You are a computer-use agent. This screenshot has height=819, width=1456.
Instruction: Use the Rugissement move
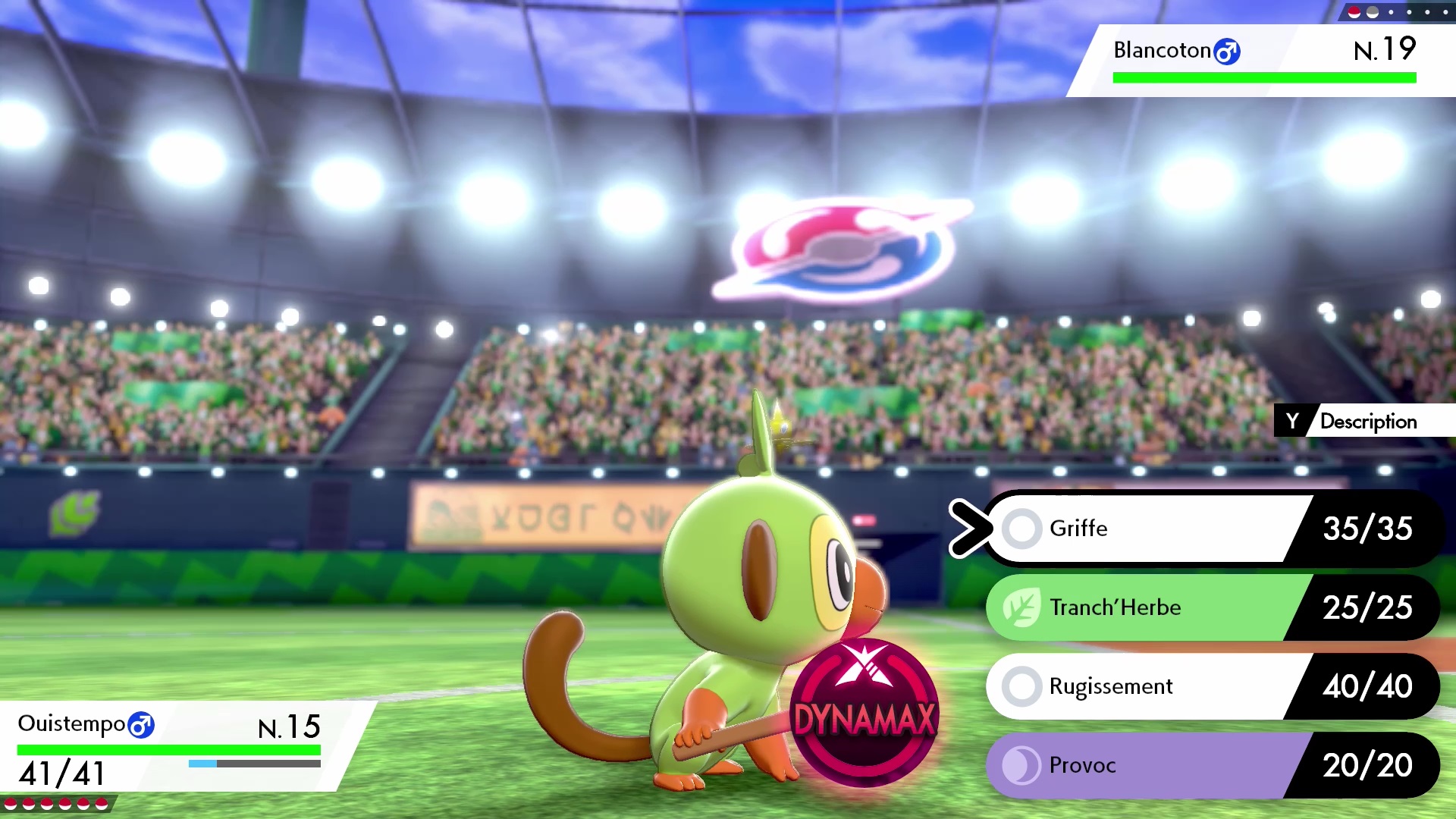(x=1153, y=686)
